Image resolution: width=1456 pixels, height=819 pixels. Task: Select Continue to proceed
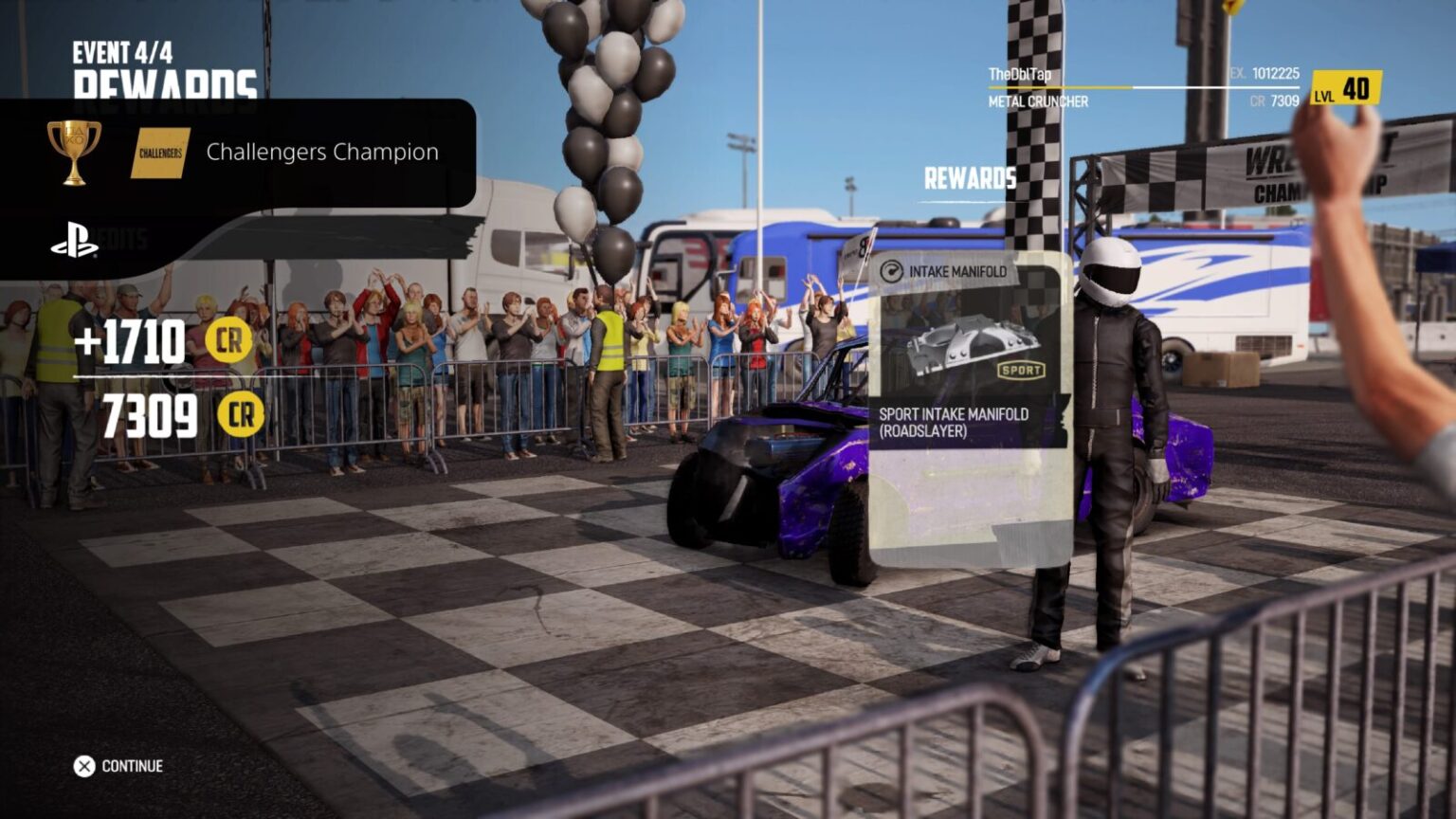116,765
